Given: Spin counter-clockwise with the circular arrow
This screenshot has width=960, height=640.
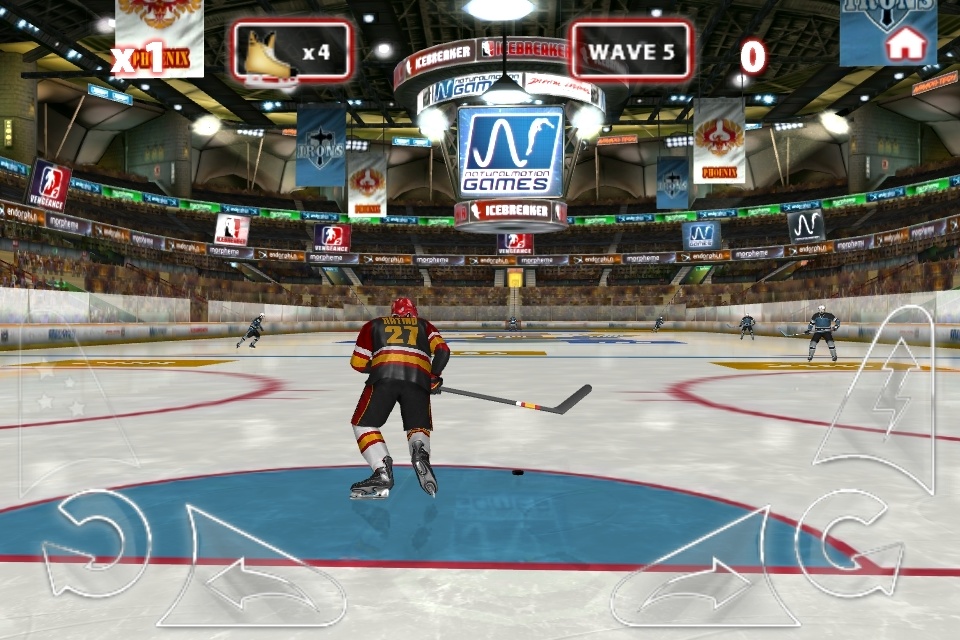Looking at the screenshot, I should pos(95,545).
